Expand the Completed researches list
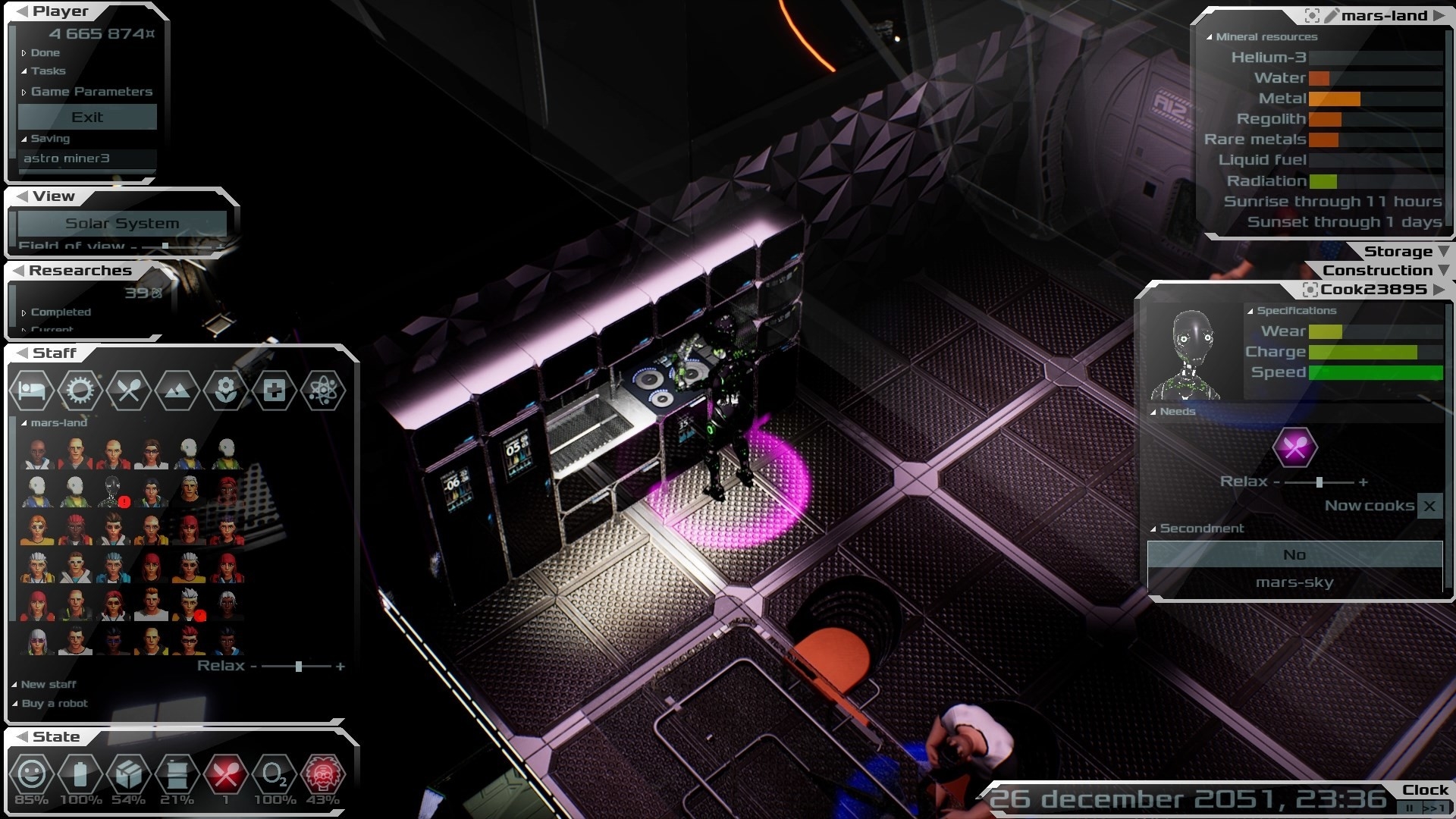1456x819 pixels. (x=60, y=312)
